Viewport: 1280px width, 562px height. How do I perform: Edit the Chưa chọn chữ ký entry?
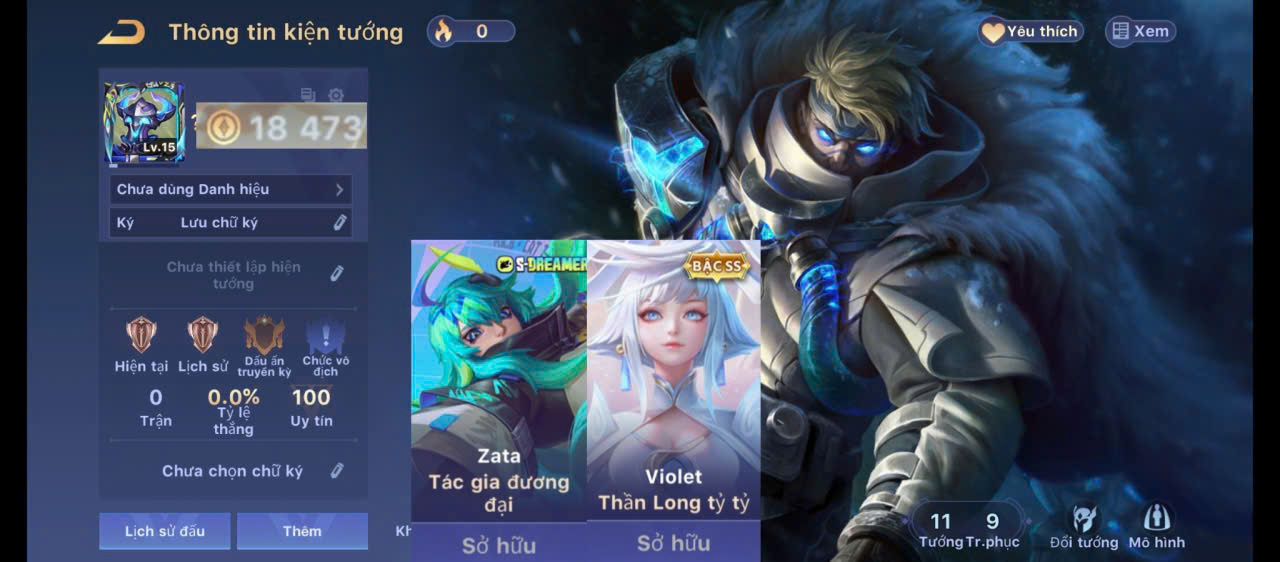338,470
